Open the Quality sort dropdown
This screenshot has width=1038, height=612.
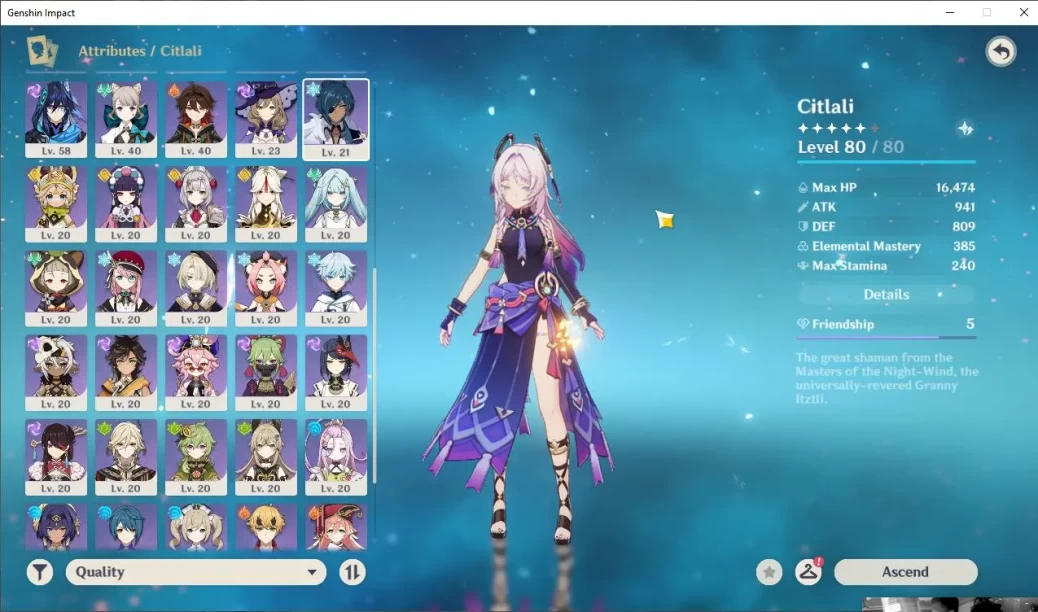click(x=196, y=572)
